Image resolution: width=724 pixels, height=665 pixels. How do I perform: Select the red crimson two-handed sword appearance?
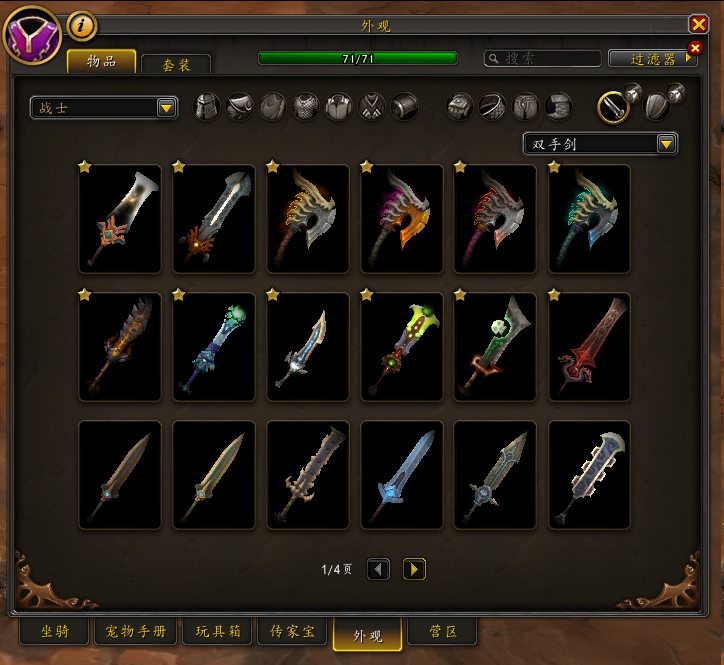point(589,347)
